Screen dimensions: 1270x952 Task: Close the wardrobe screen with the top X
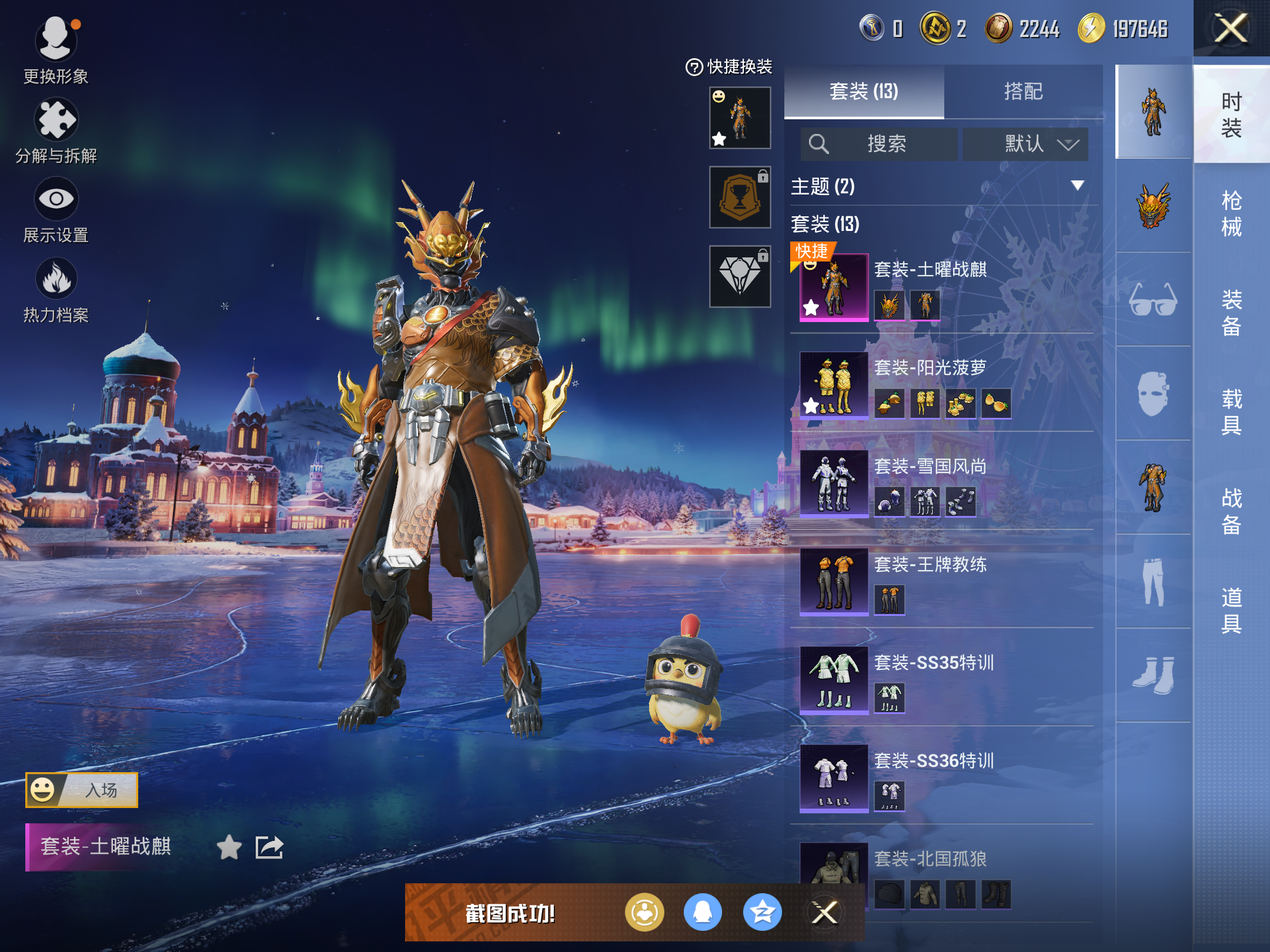click(1231, 28)
